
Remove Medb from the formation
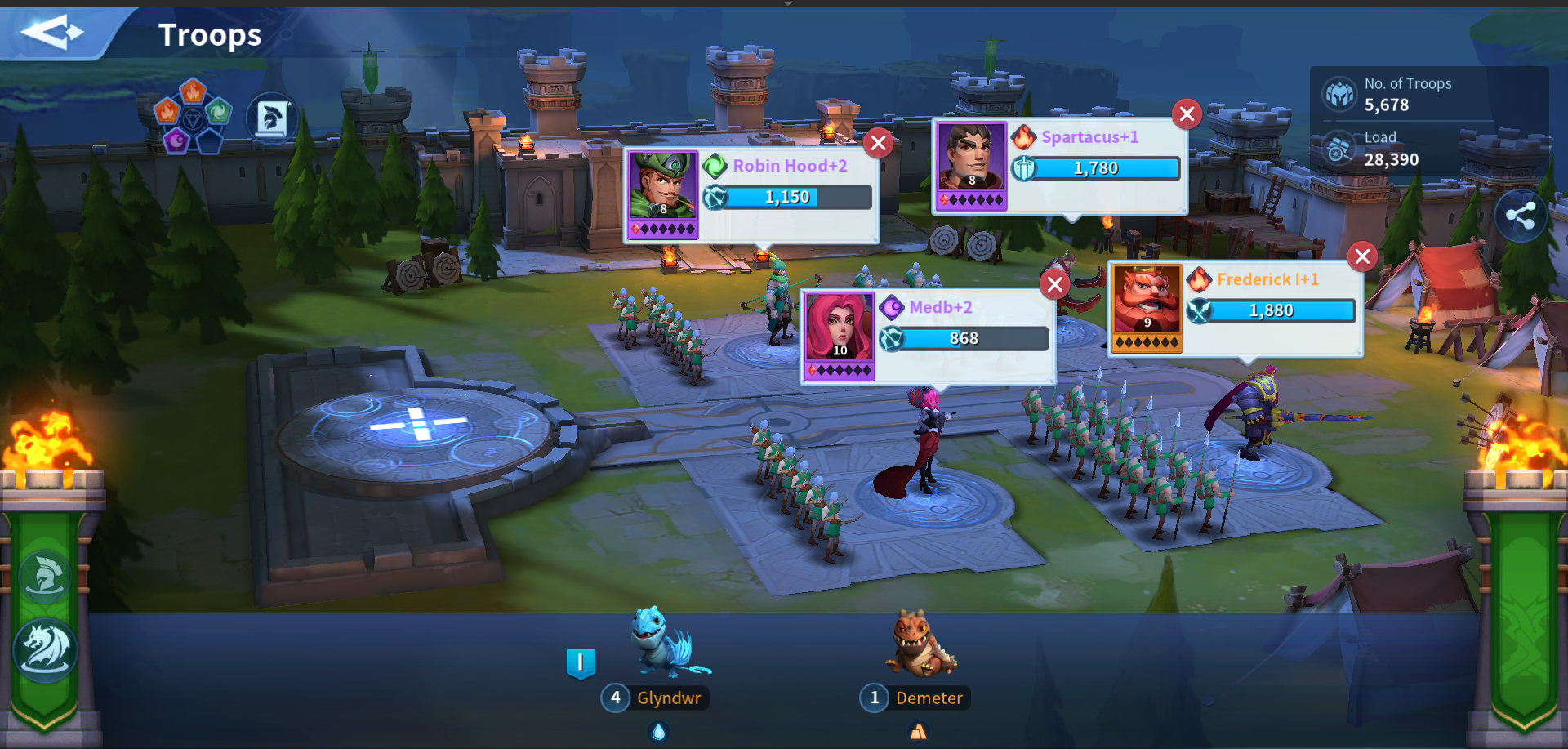(1055, 284)
